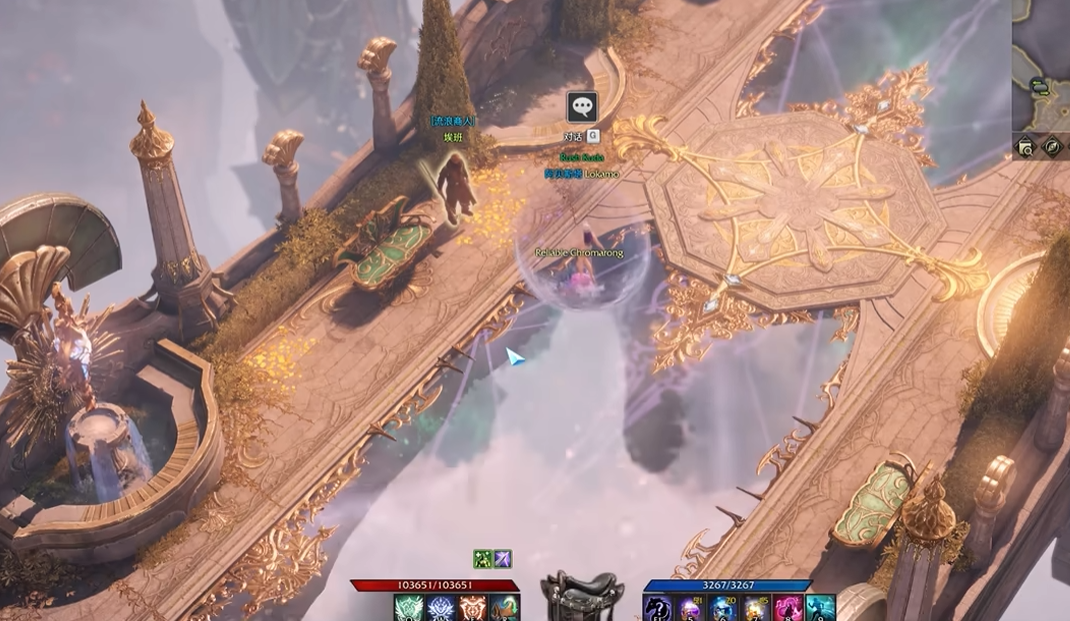
Task: Use the horse mount skill icon
Action: tap(504, 608)
